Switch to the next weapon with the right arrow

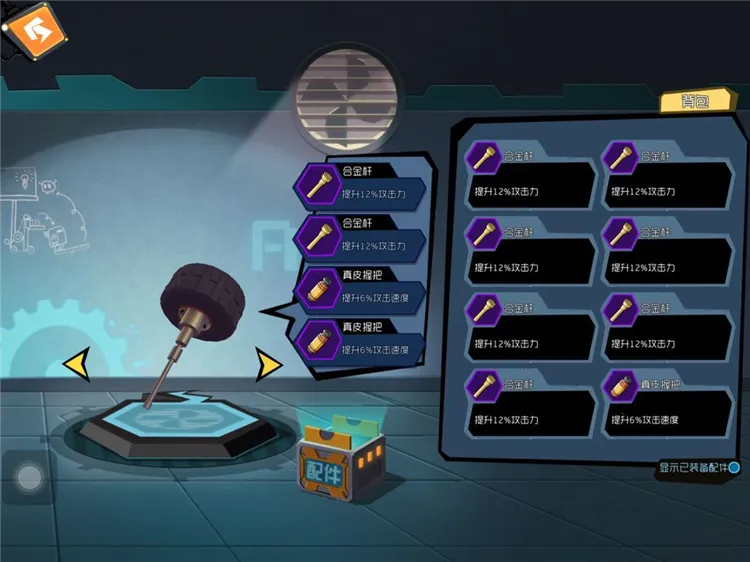[268, 364]
